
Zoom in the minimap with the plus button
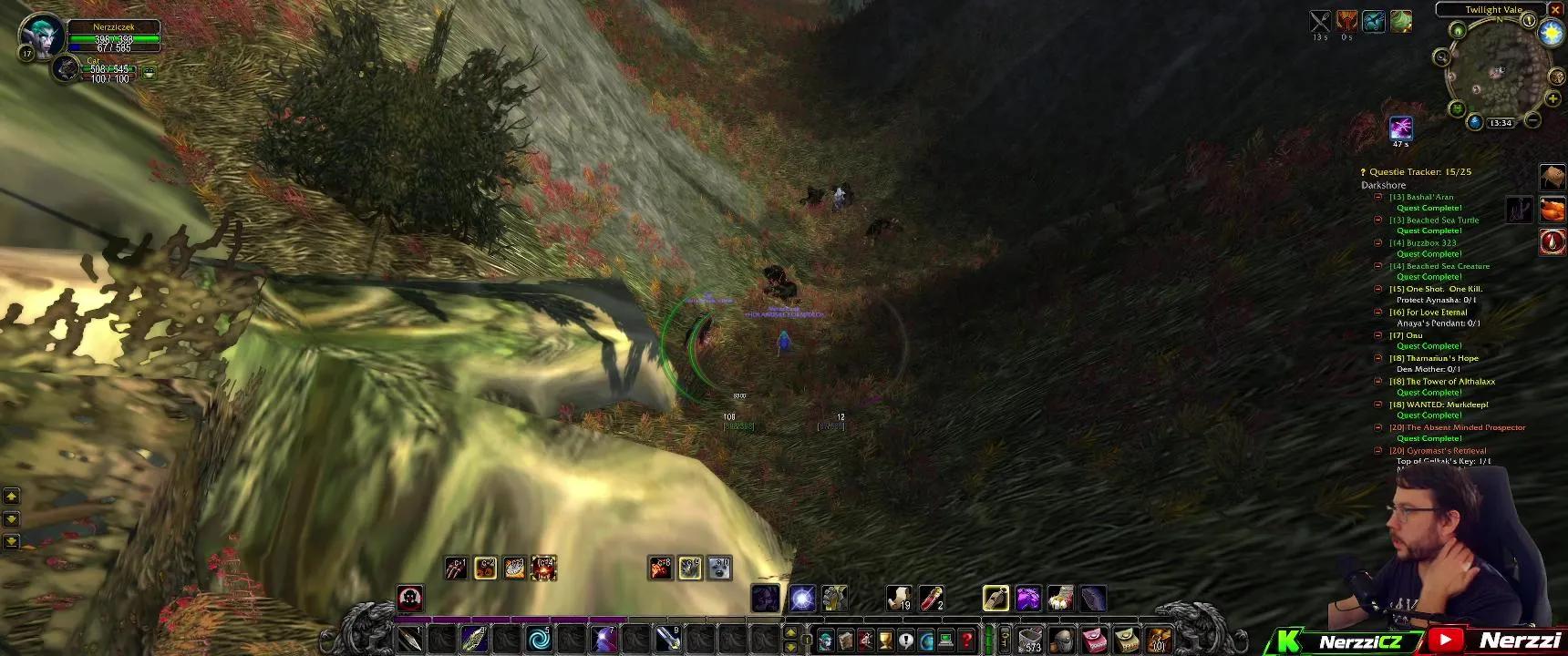[x=1553, y=97]
